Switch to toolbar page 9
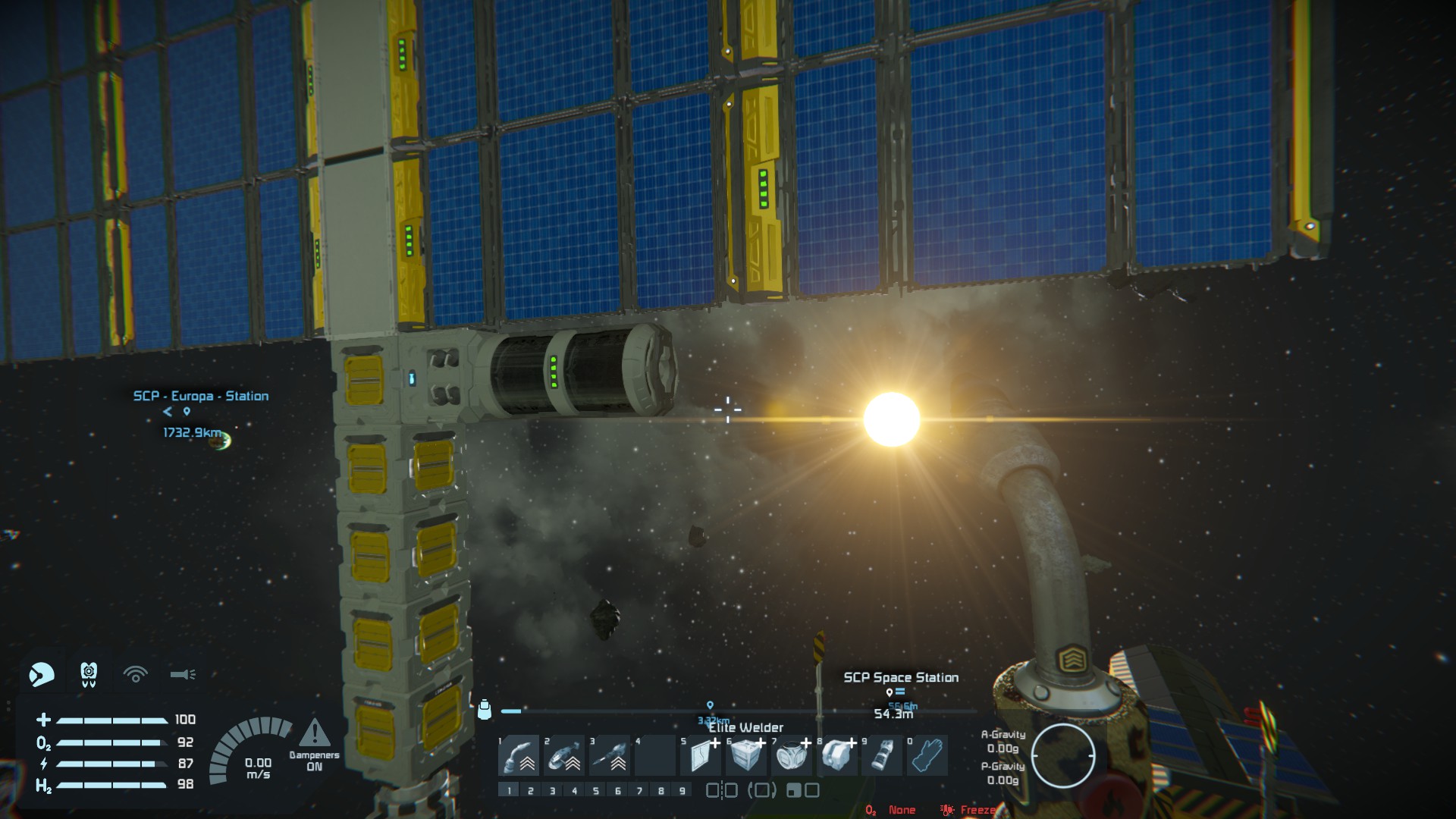This screenshot has width=1456, height=819. (x=682, y=791)
